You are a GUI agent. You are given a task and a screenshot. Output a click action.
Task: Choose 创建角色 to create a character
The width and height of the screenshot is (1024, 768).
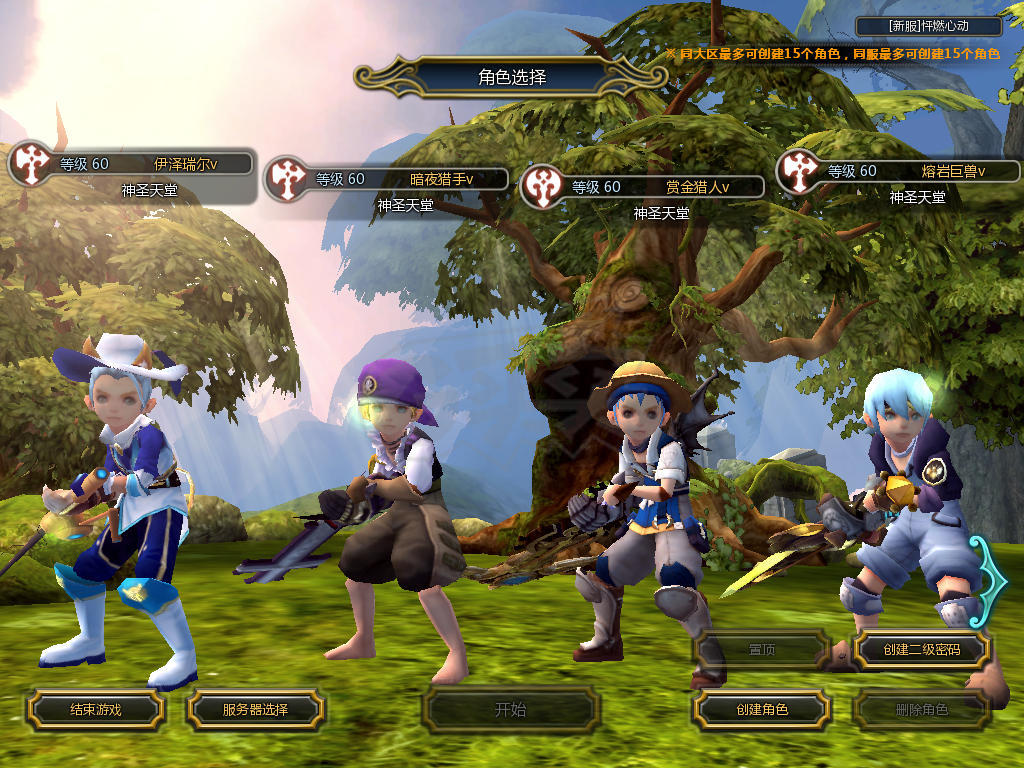point(761,710)
